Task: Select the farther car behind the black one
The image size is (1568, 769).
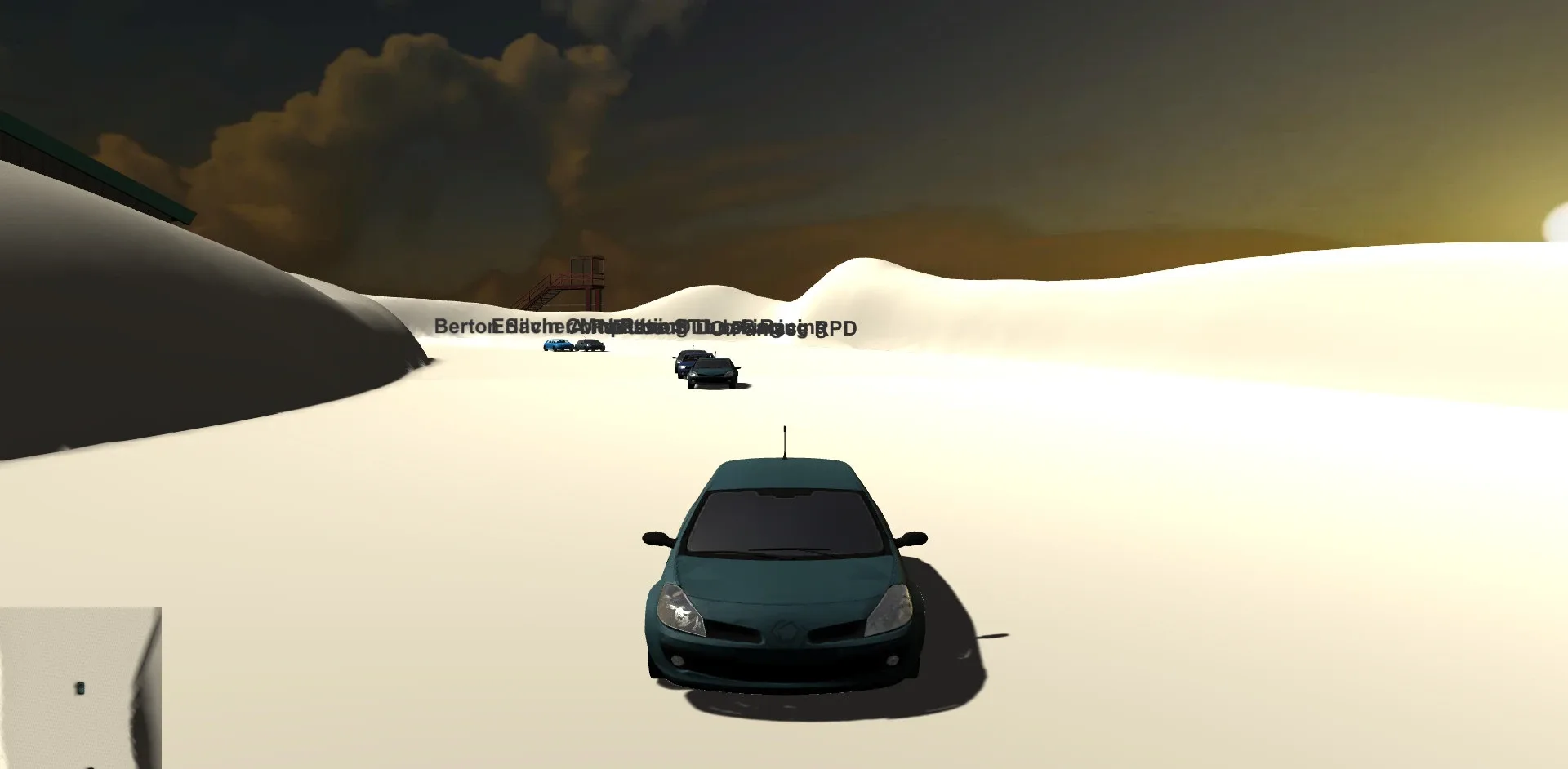Action: point(684,362)
